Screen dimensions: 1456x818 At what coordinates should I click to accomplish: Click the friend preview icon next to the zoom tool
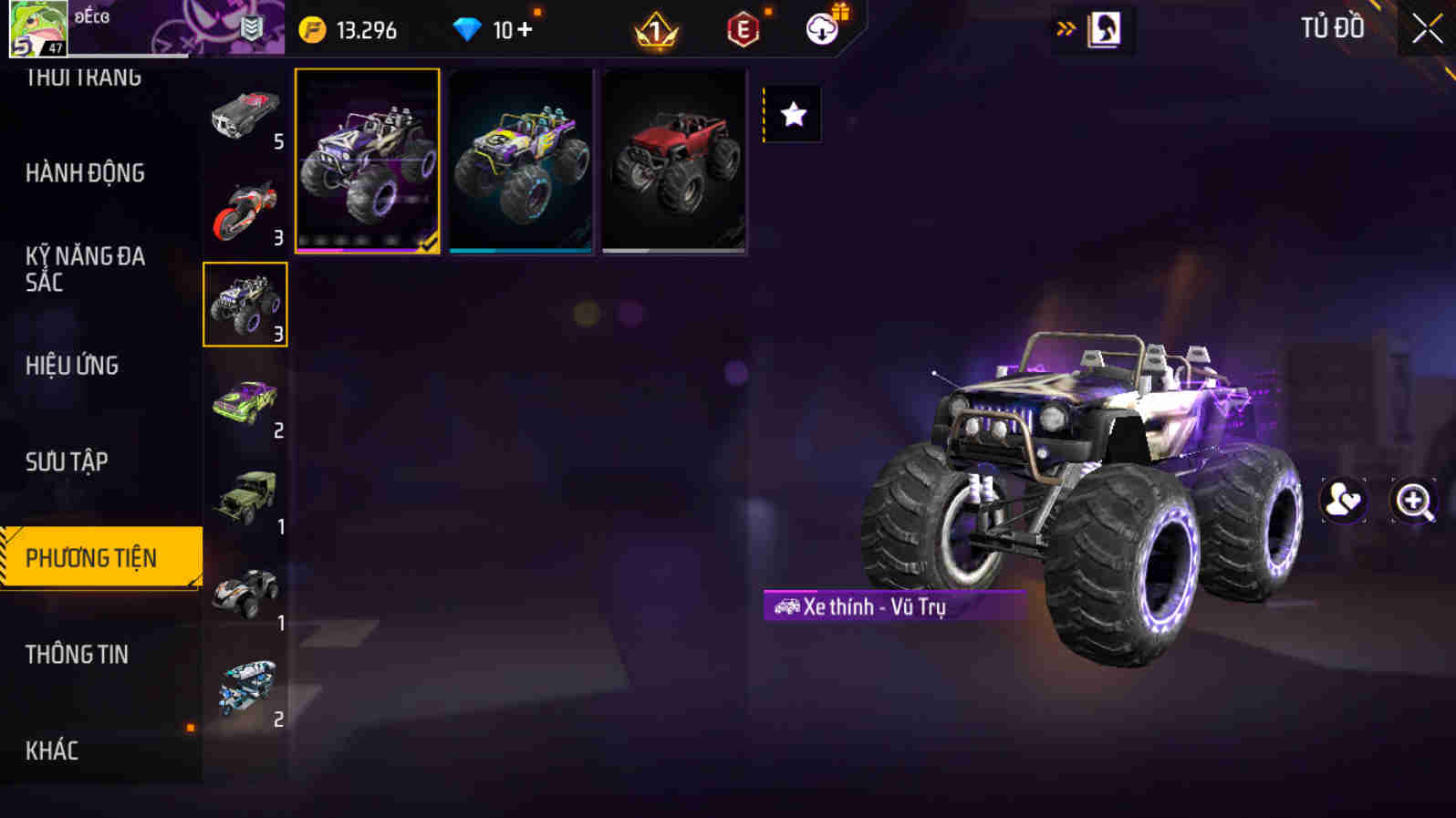(x=1343, y=500)
